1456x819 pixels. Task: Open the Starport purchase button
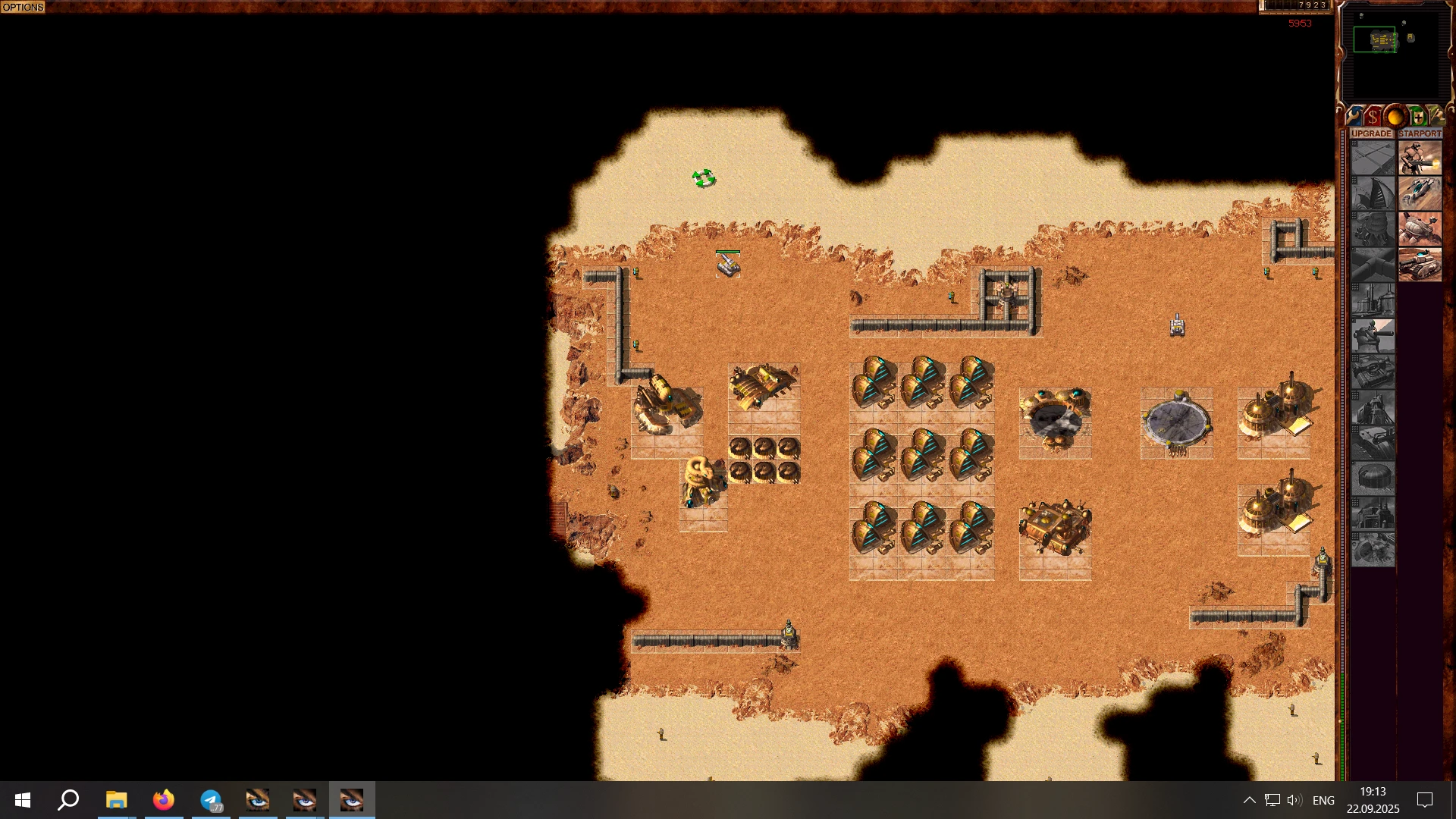pos(1420,133)
